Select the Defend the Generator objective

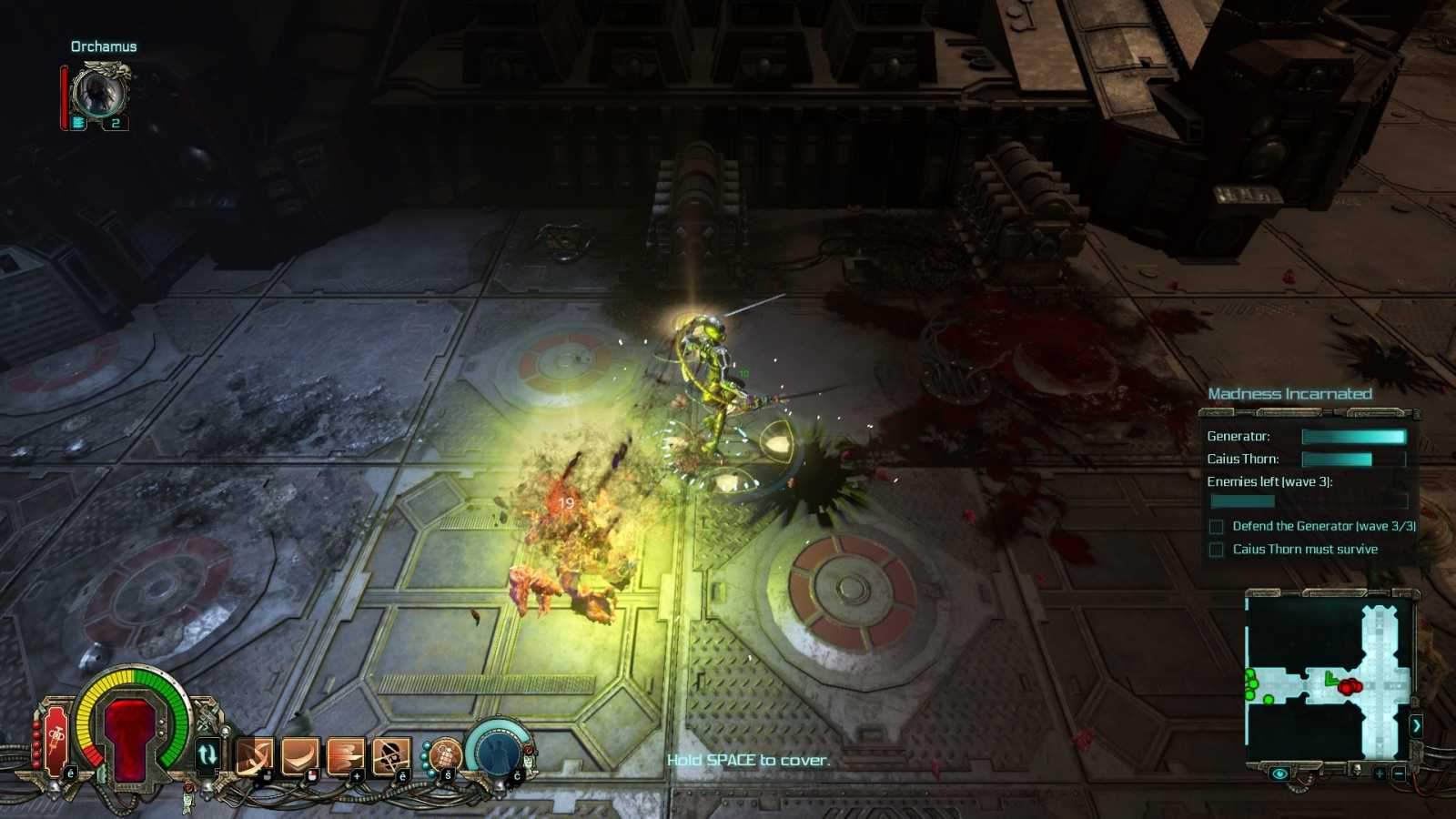[1323, 526]
